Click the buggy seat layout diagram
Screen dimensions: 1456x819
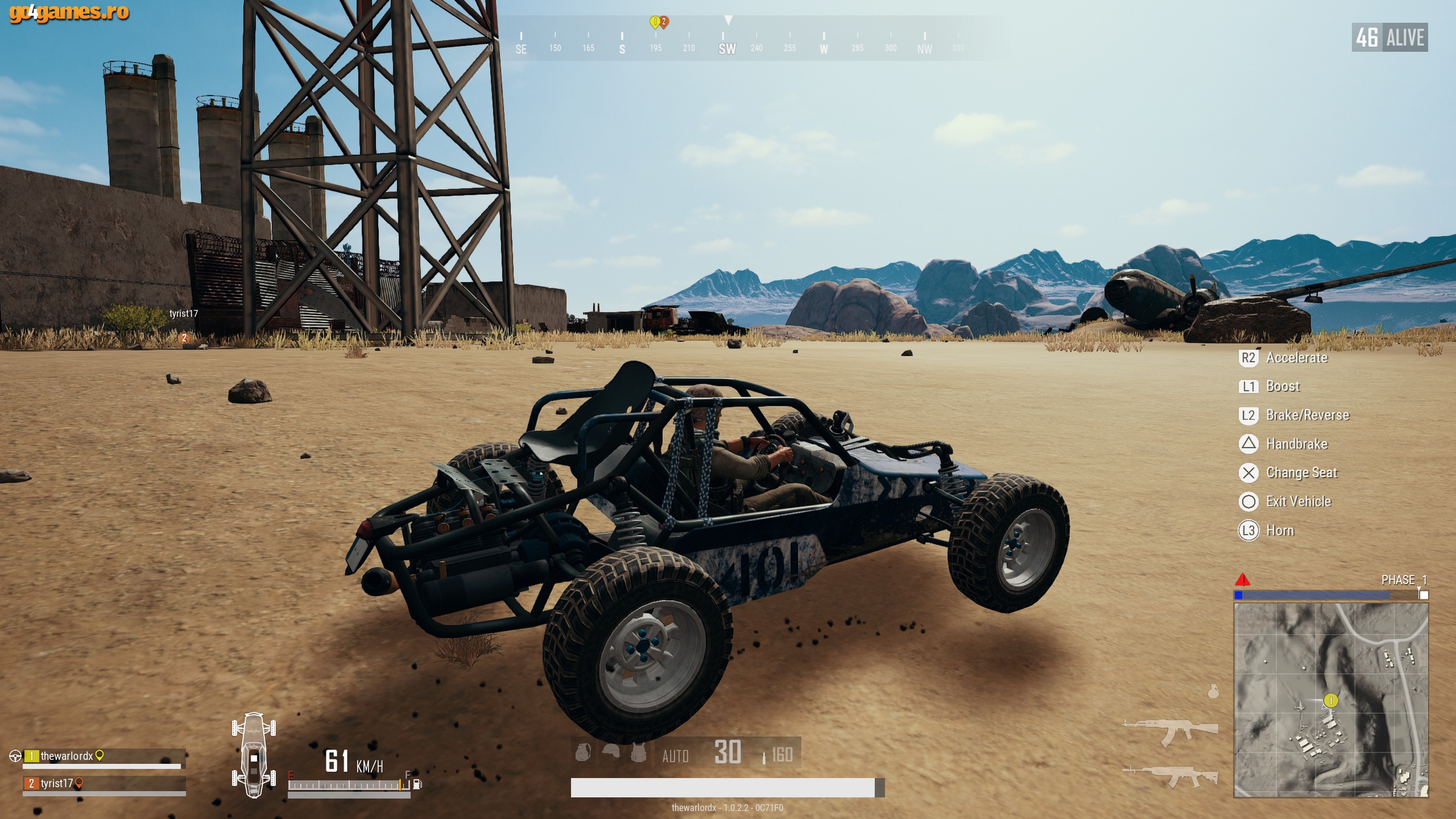click(x=254, y=755)
